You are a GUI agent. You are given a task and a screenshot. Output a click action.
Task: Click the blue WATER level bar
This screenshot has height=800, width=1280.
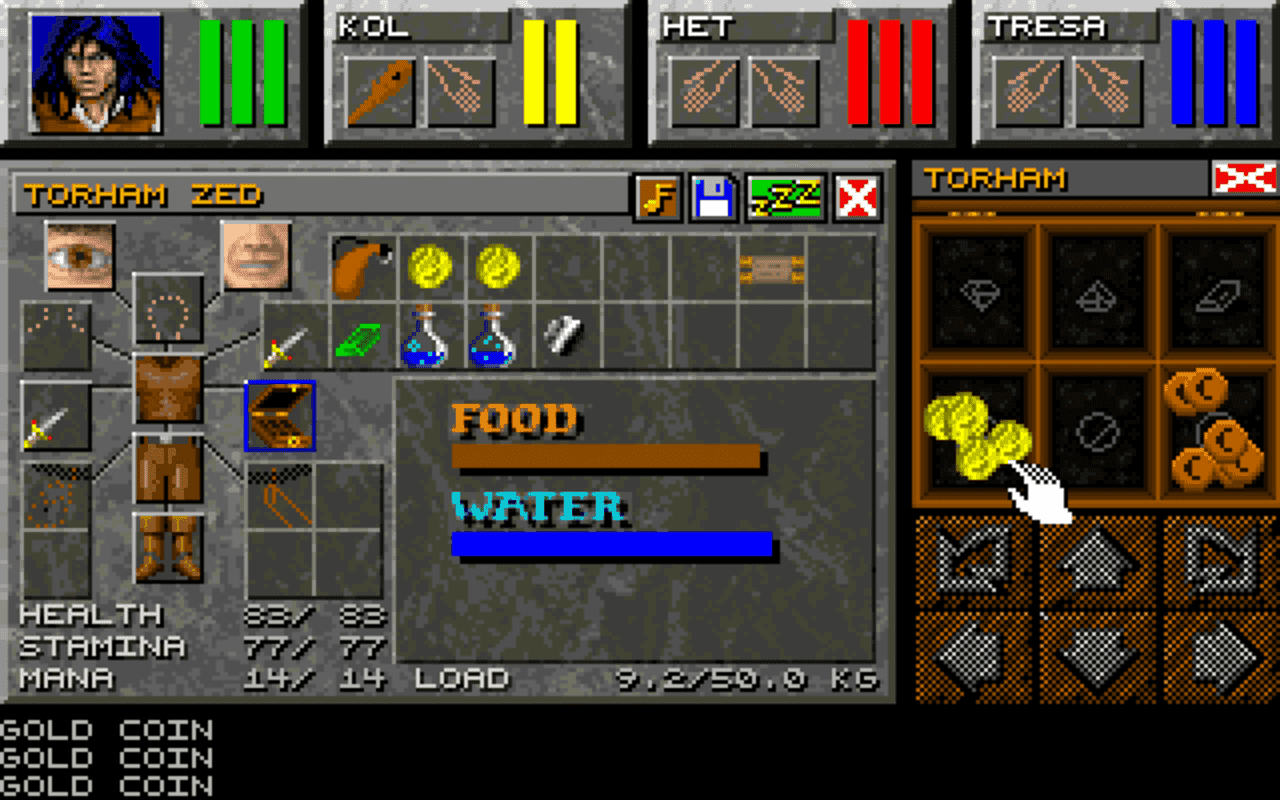tap(610, 545)
